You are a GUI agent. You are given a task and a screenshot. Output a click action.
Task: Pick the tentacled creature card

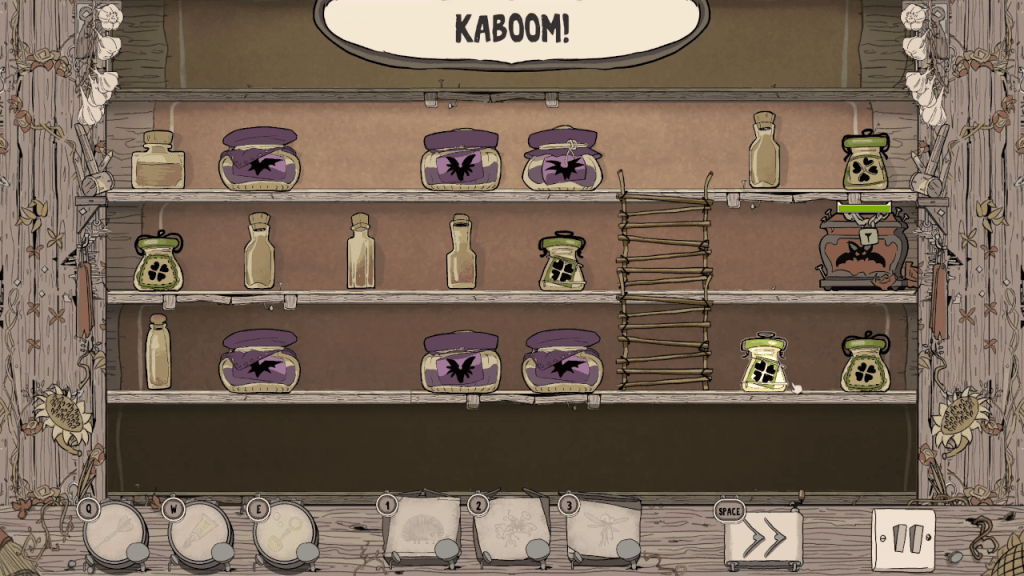512,530
